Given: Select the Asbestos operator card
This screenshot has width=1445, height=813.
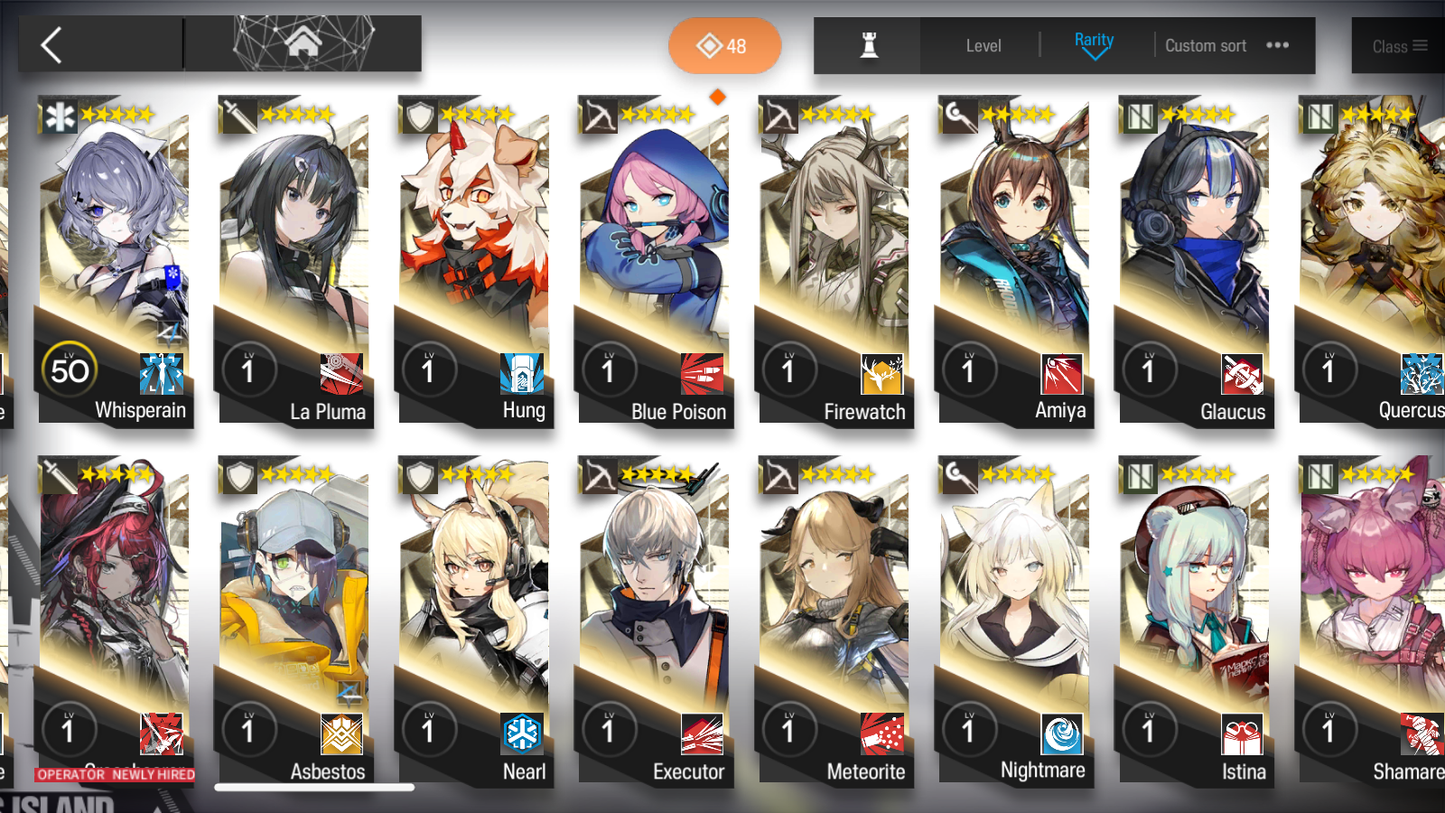Looking at the screenshot, I should tap(294, 620).
